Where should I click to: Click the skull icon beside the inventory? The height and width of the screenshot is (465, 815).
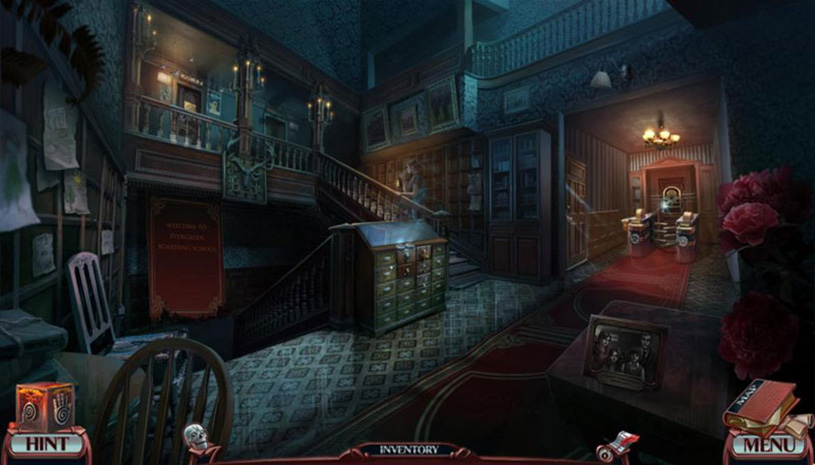pyautogui.click(x=195, y=436)
